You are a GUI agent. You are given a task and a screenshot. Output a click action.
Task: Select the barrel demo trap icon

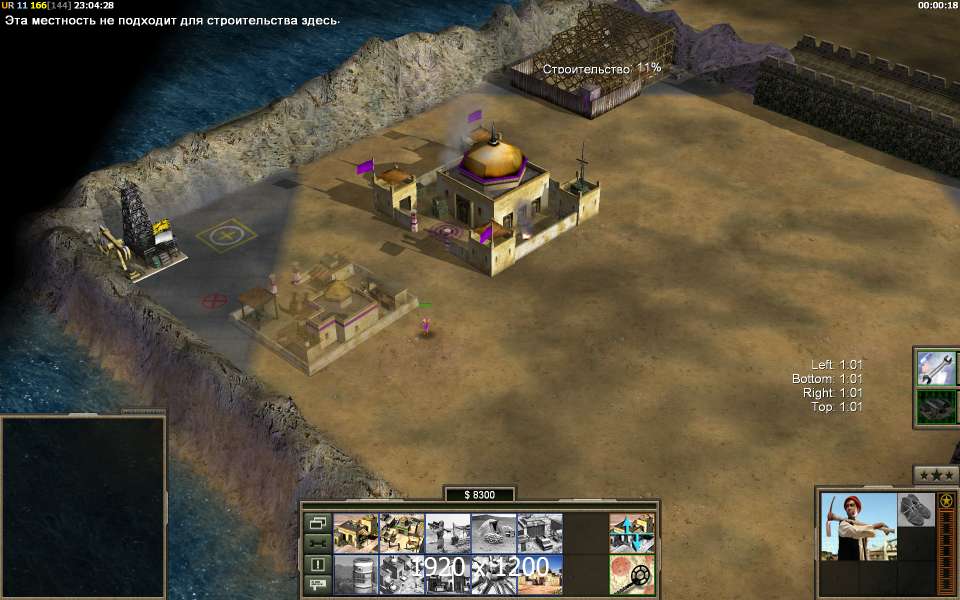coord(356,575)
